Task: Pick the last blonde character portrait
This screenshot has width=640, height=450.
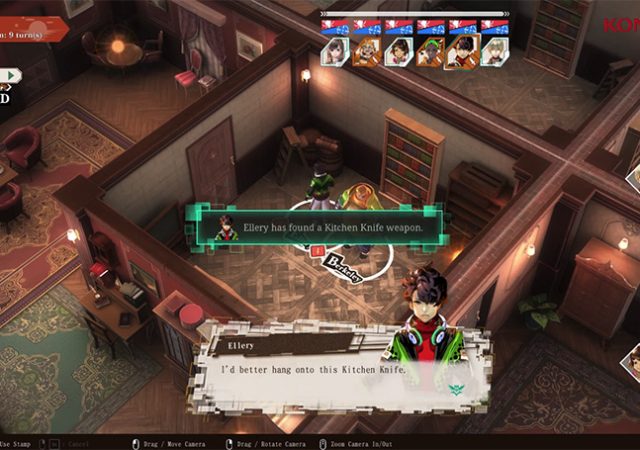Action: click(x=493, y=52)
